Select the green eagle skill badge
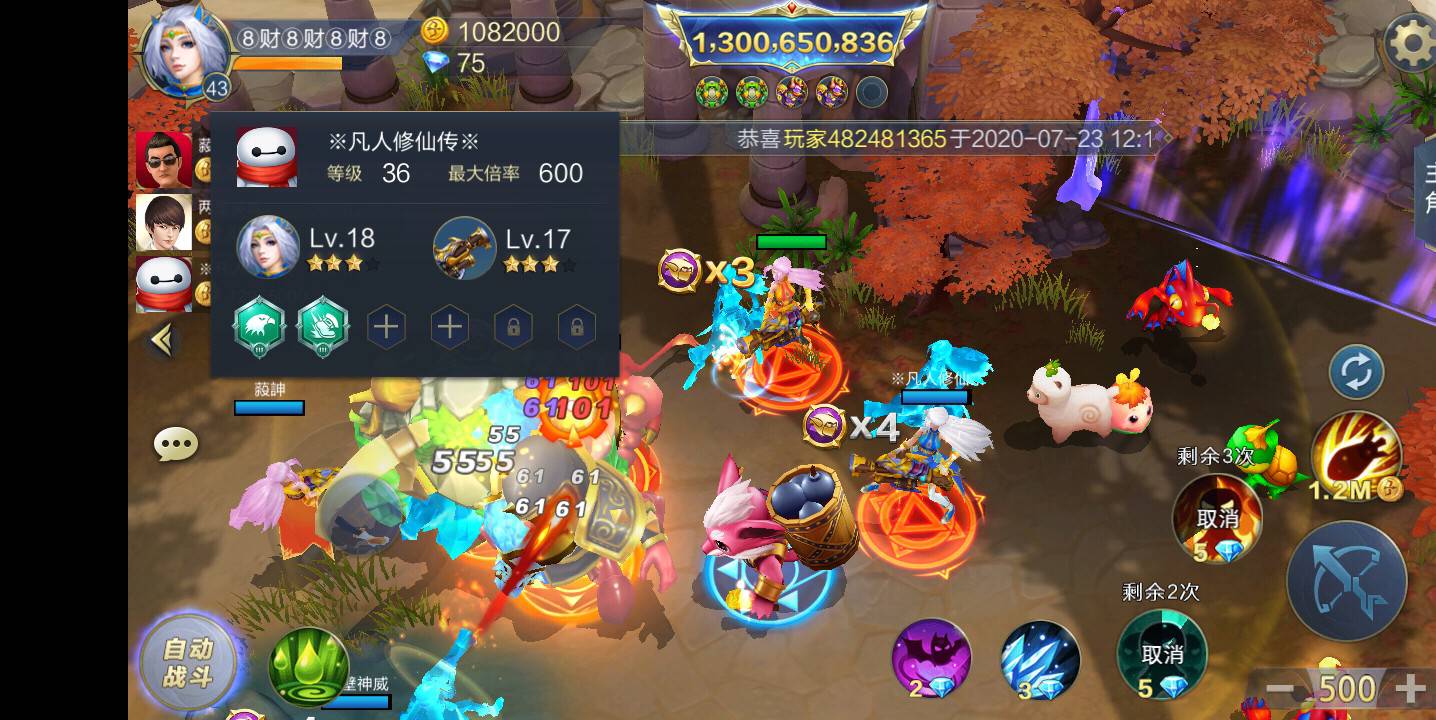The image size is (1436, 720). coord(259,325)
